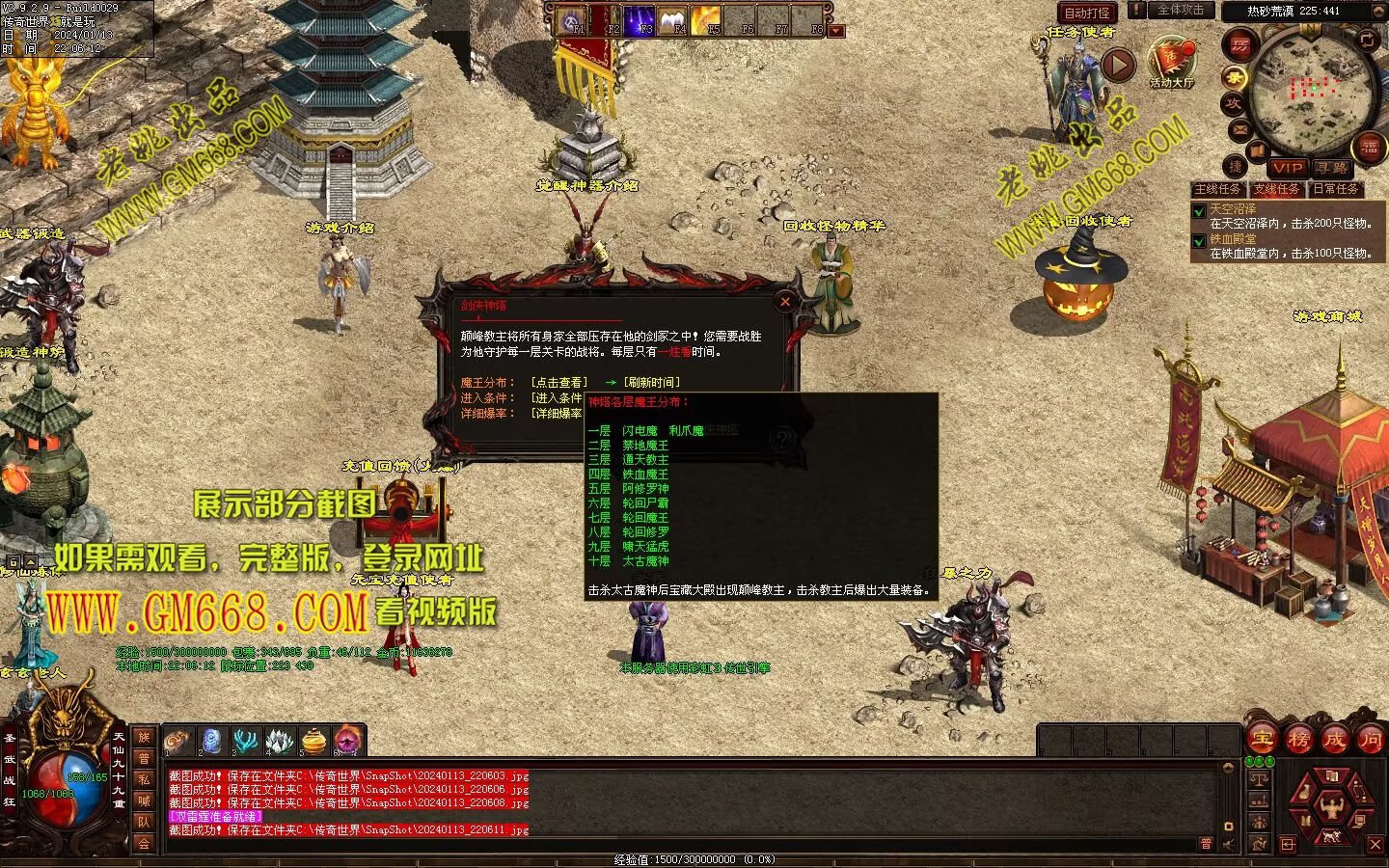Close the sword tomb tower dialog
Viewport: 1389px width, 868px height.
click(x=785, y=302)
